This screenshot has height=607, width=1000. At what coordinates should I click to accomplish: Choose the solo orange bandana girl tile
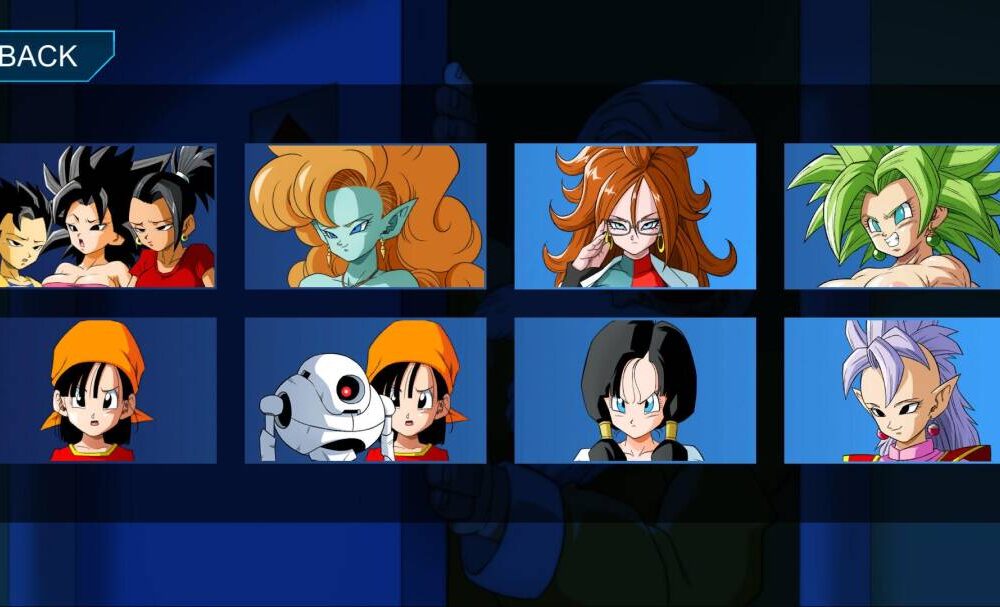click(107, 390)
